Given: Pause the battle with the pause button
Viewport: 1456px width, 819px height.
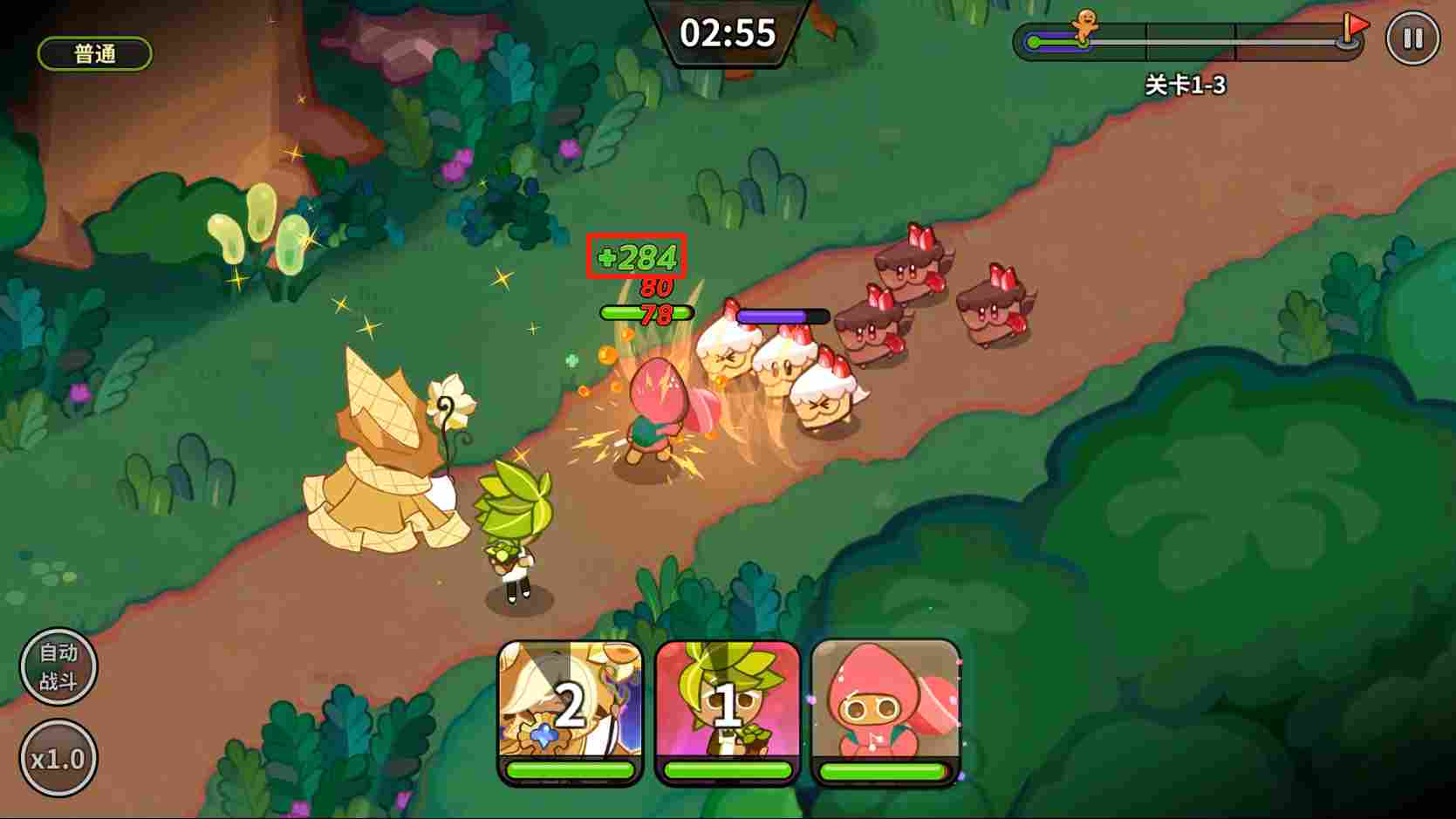Looking at the screenshot, I should point(1412,39).
